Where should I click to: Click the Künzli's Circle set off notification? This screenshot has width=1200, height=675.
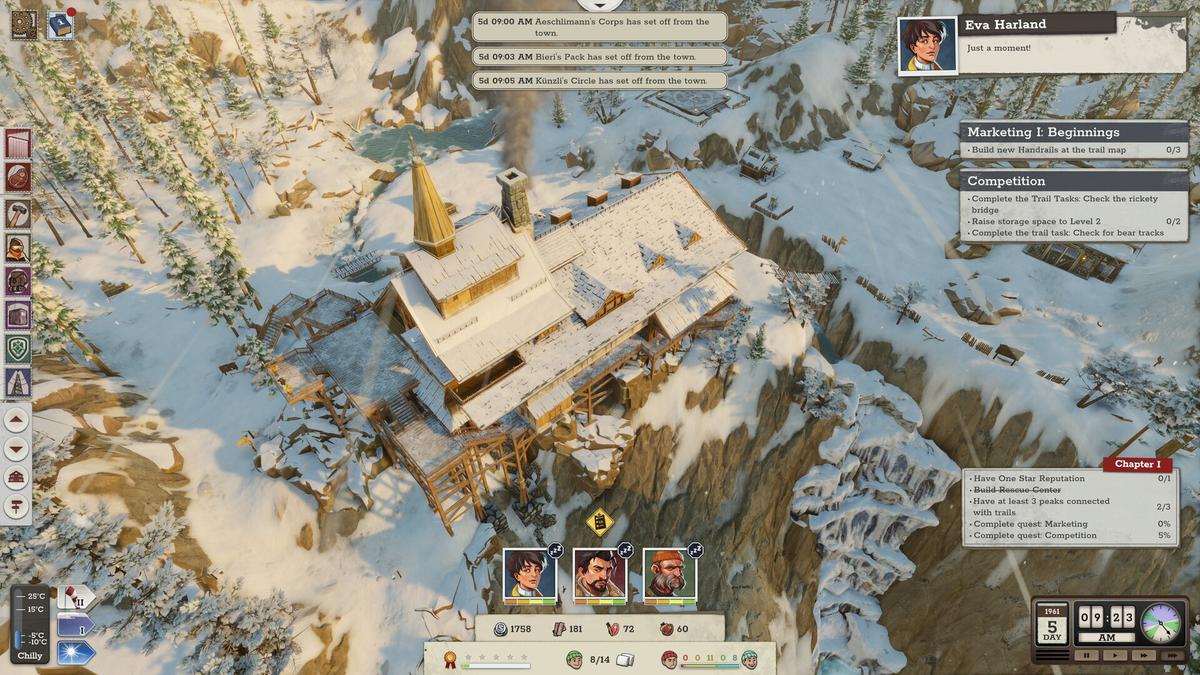click(599, 80)
